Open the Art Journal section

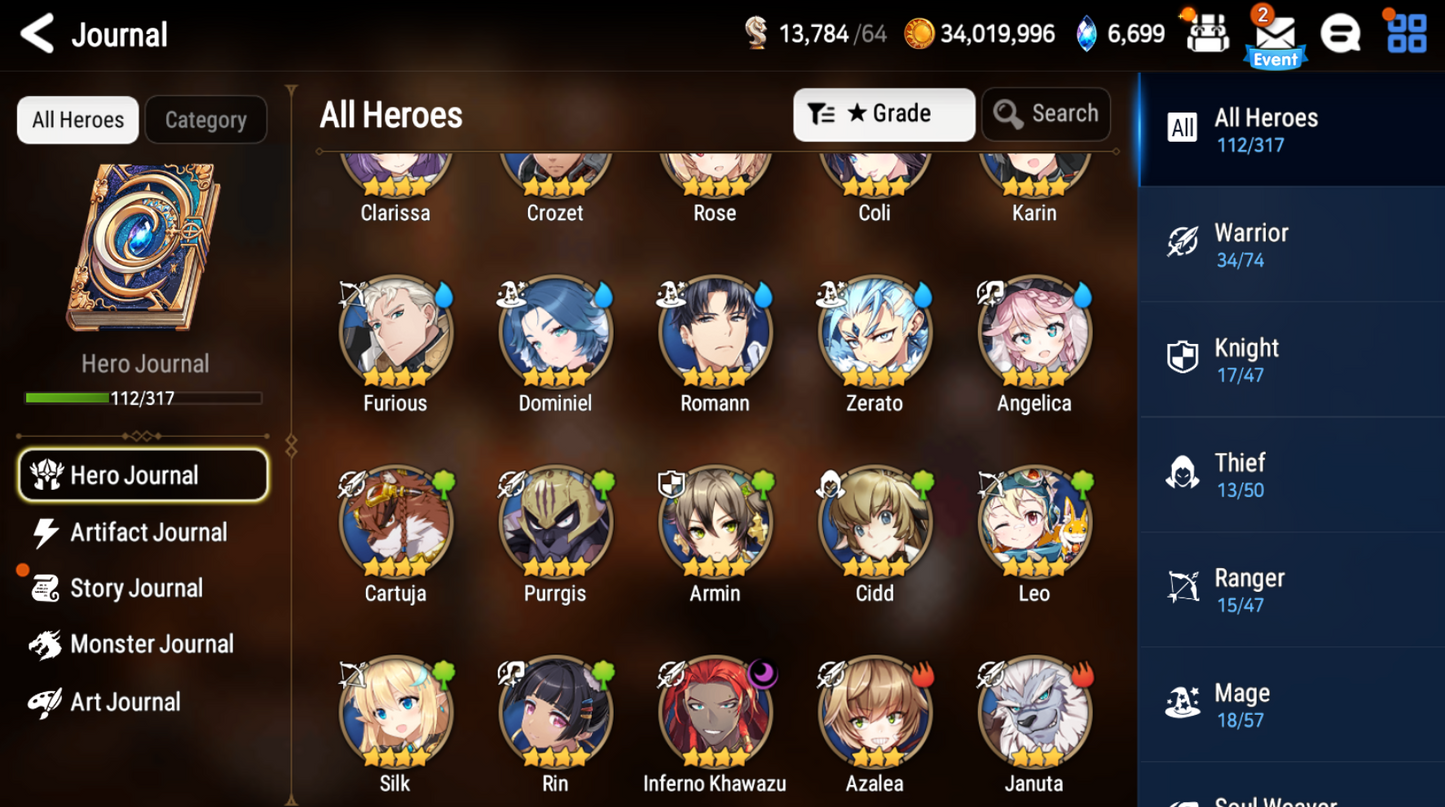pos(126,701)
